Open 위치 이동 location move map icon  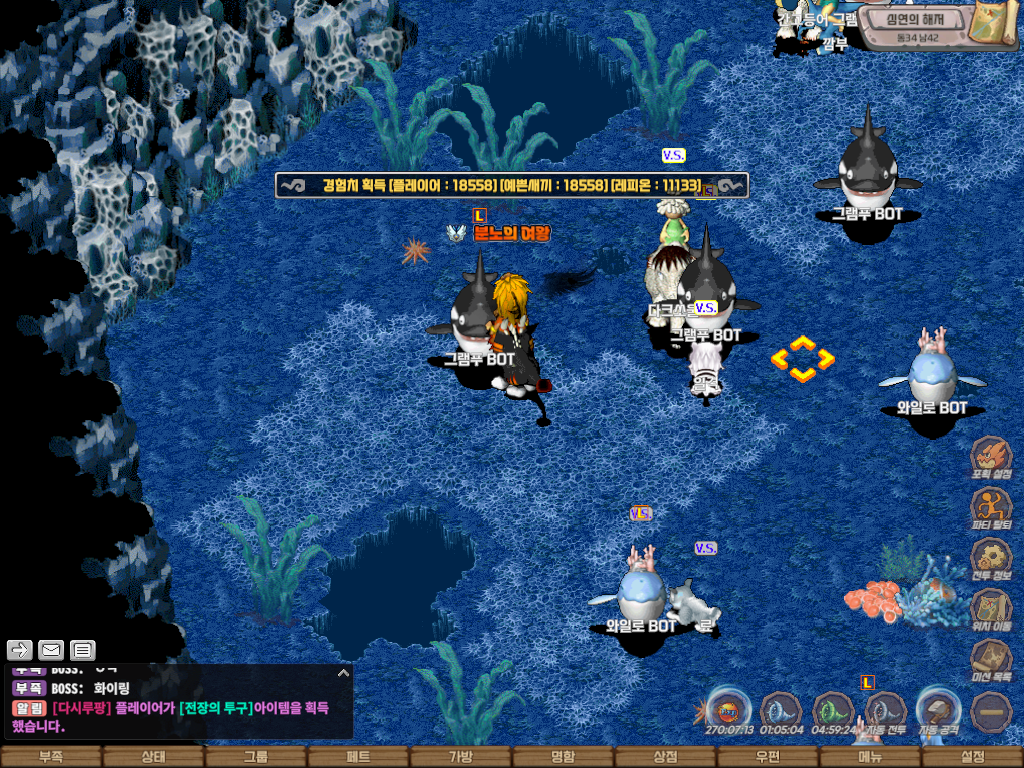991,609
